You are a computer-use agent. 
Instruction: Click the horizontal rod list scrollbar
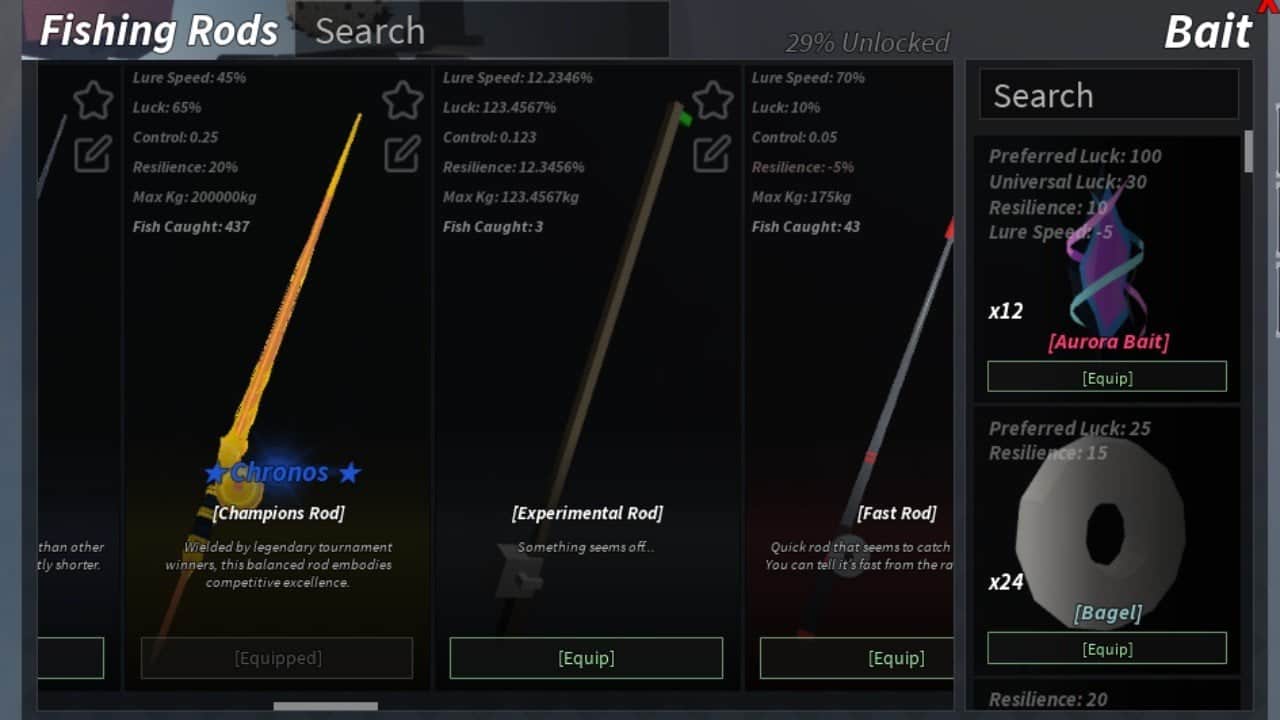[x=325, y=706]
